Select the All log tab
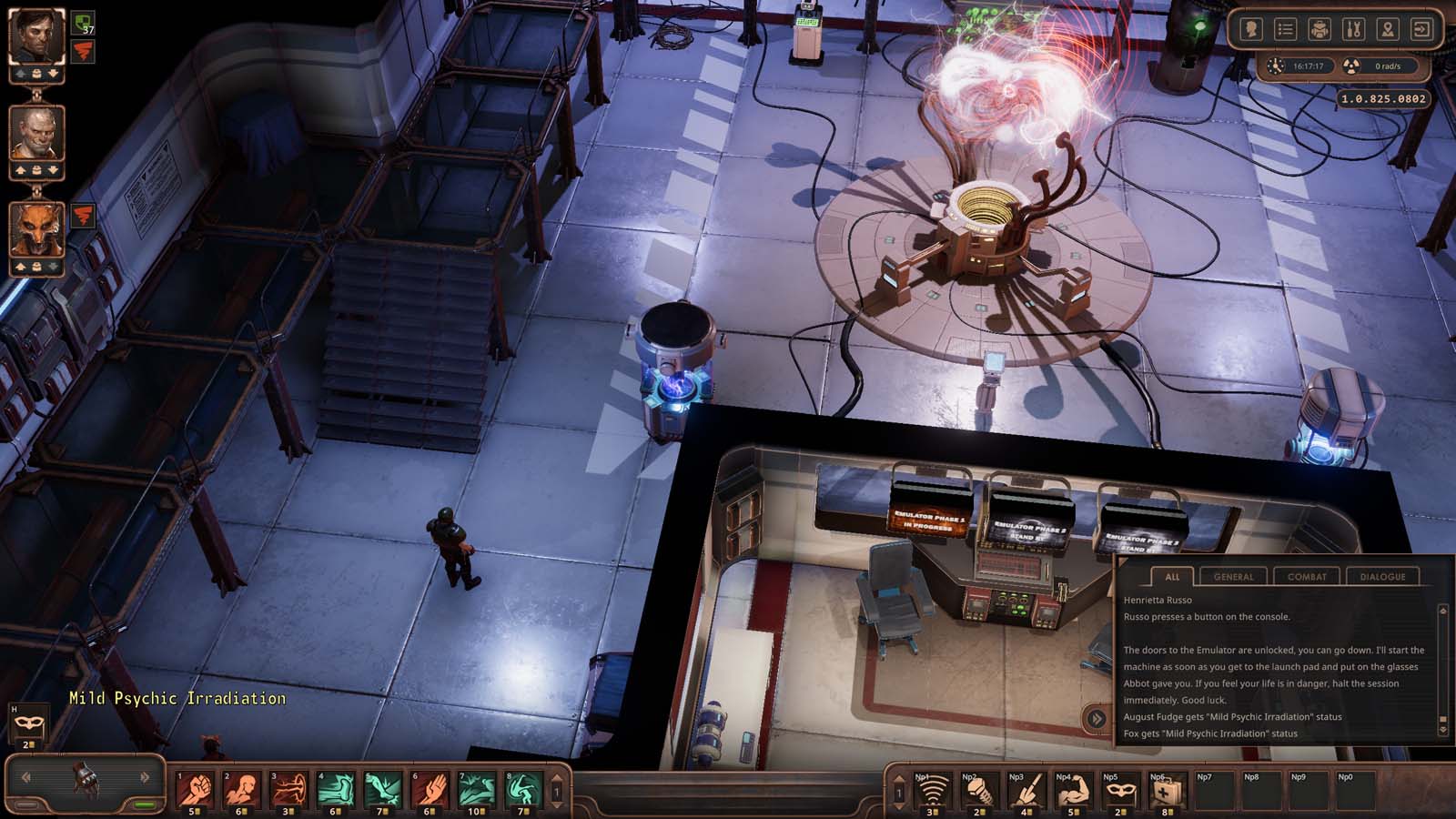1456x819 pixels. coord(1172,576)
